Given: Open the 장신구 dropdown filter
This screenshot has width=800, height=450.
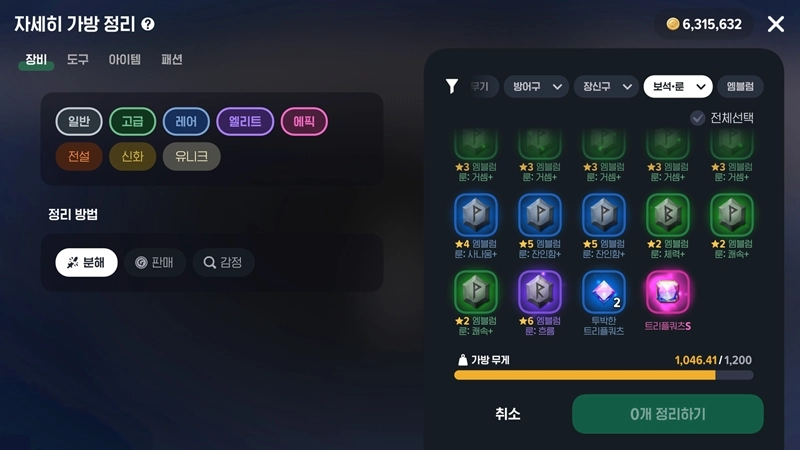Looking at the screenshot, I should [x=606, y=87].
